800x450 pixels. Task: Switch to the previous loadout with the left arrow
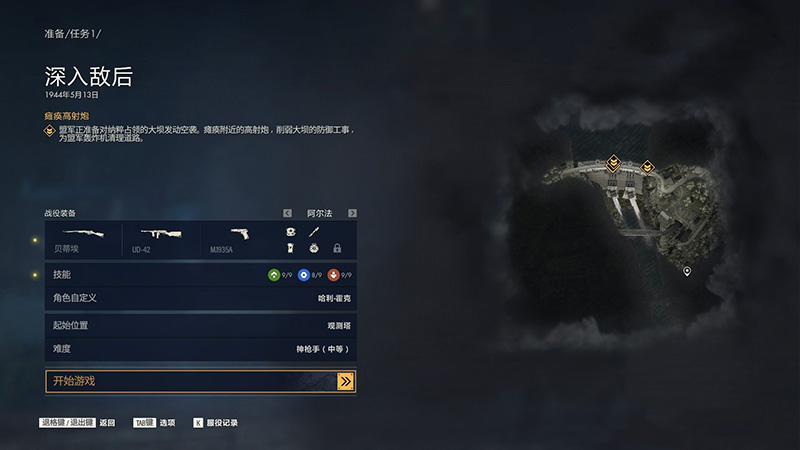pos(288,213)
